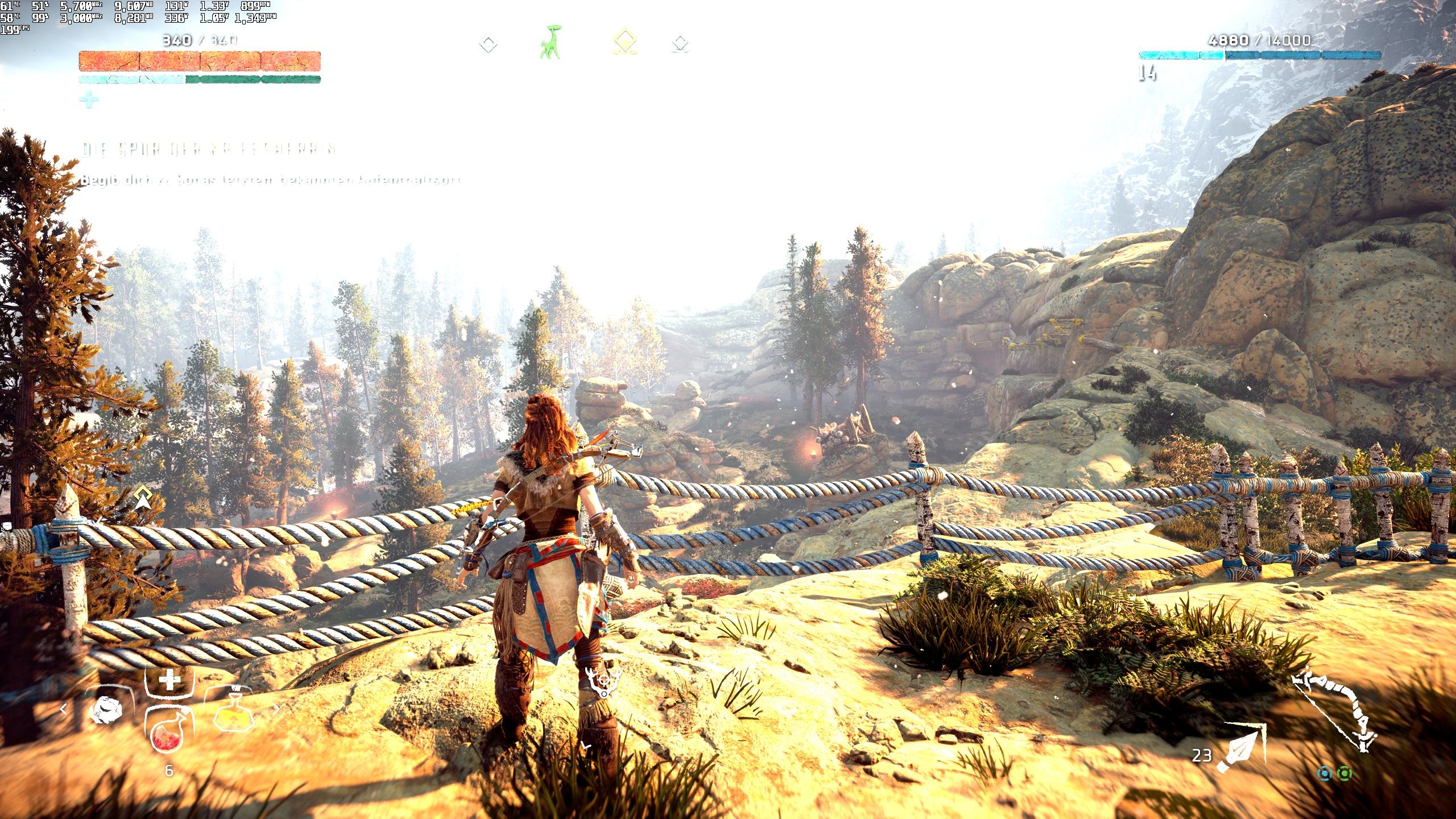Cycle item wheel with right arrow
The width and height of the screenshot is (1456, 819).
point(277,709)
